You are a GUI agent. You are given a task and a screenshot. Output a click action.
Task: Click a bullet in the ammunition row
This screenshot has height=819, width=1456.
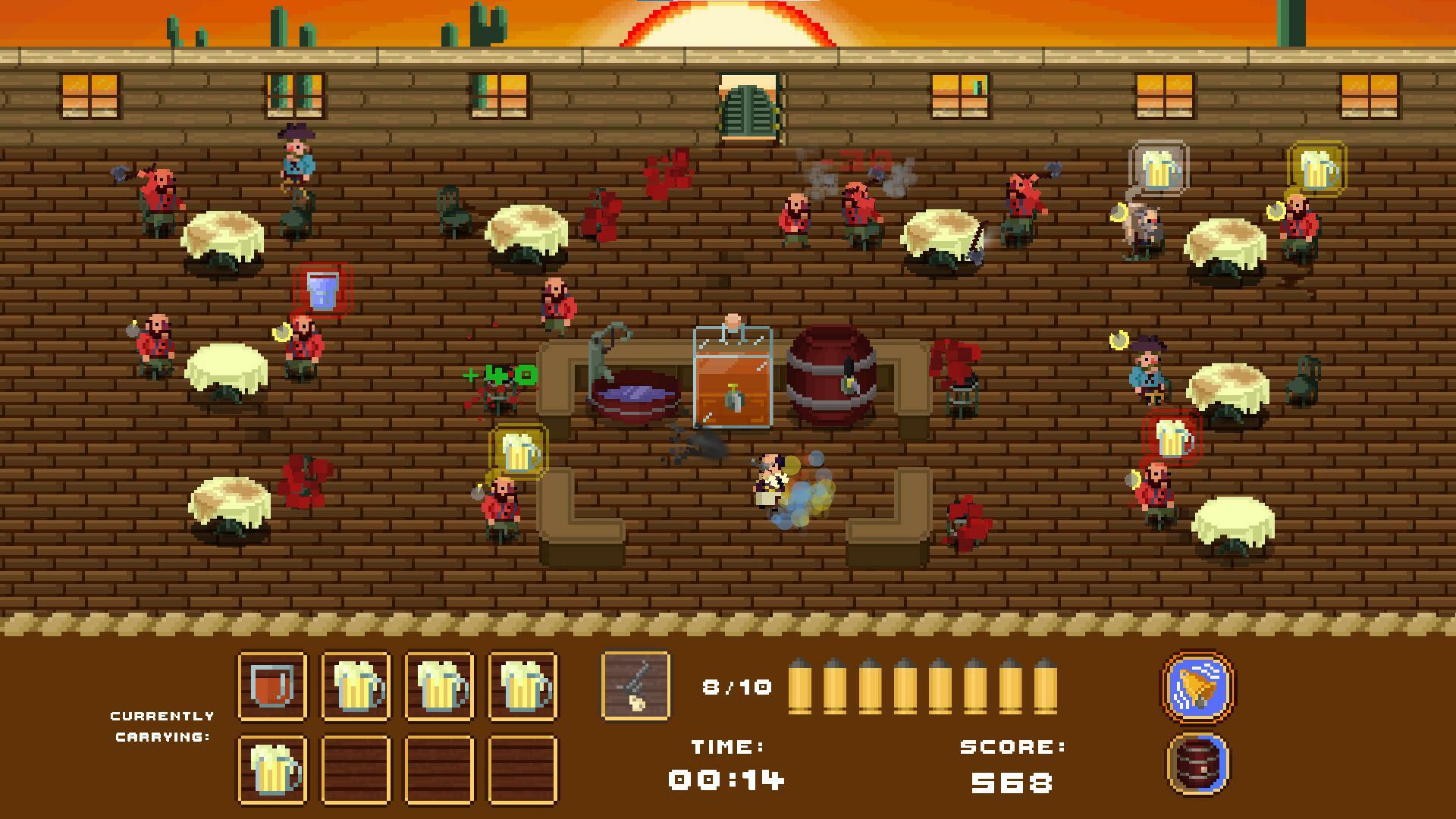(802, 687)
